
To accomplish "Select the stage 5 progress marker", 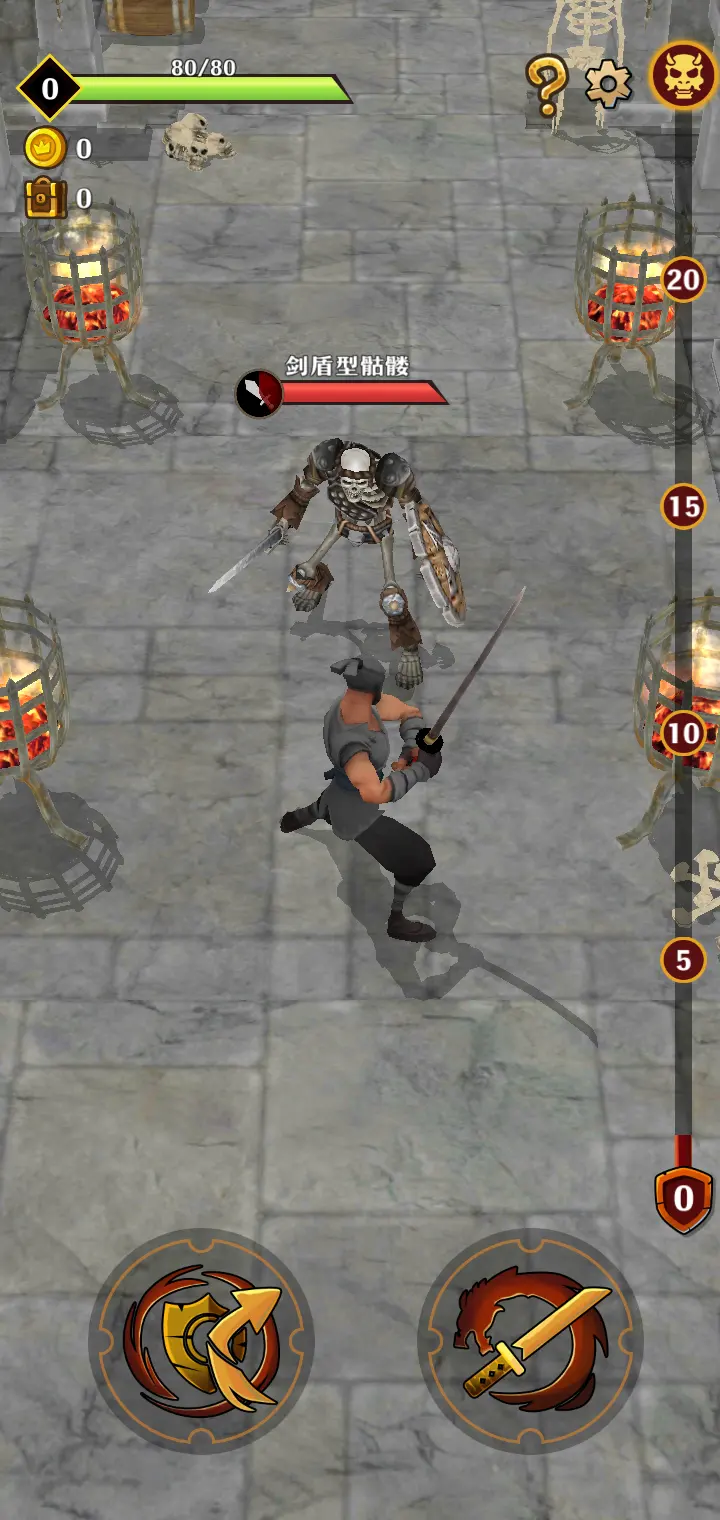I will 683,961.
